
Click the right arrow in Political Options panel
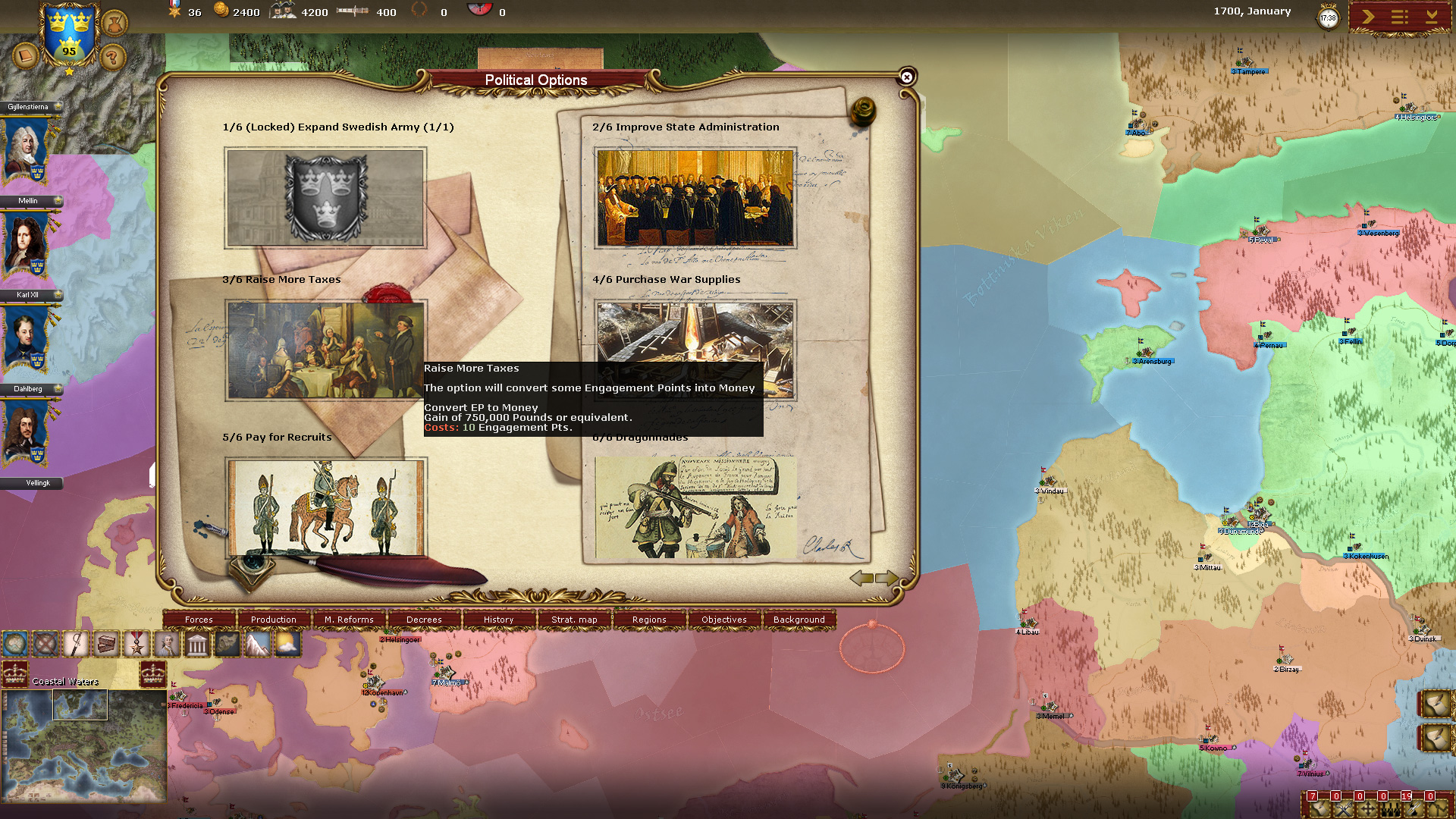886,578
